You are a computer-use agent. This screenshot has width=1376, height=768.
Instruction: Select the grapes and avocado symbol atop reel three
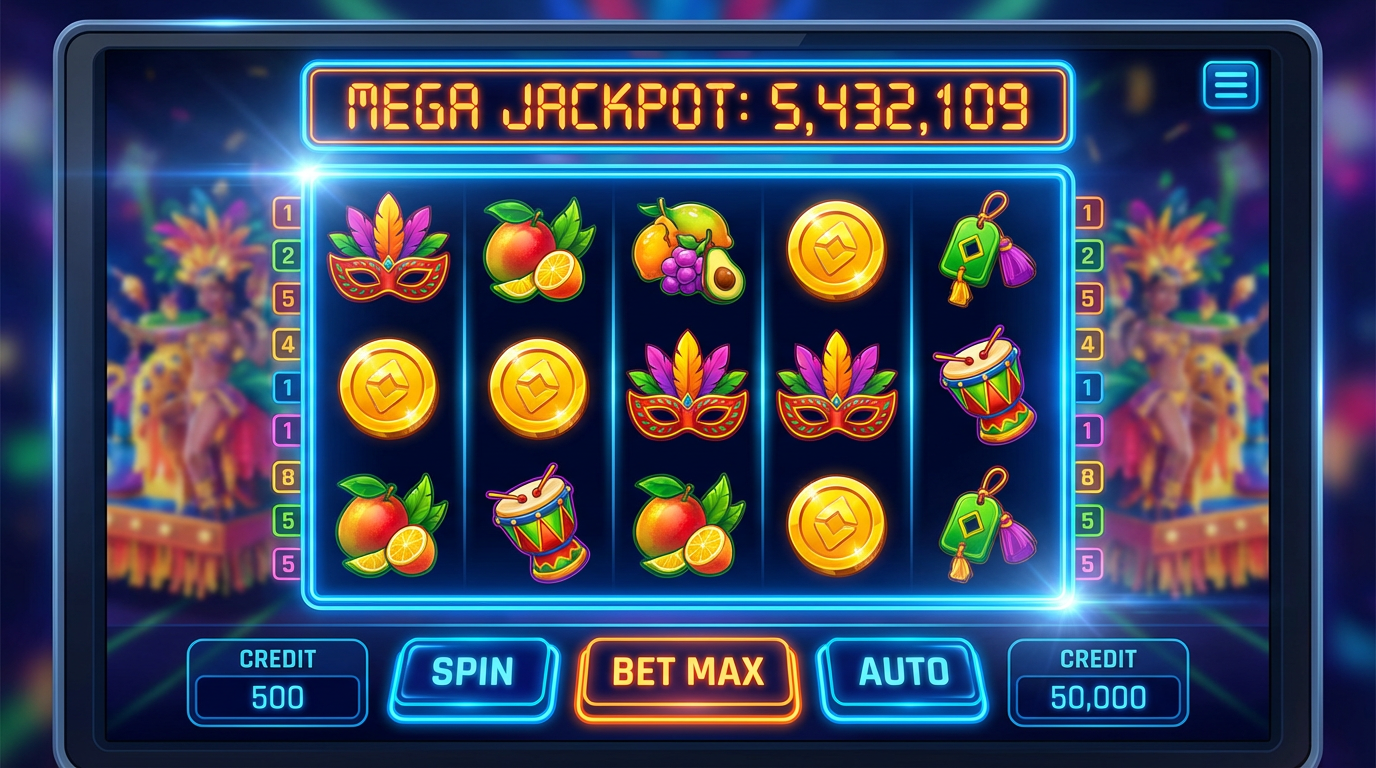point(687,250)
